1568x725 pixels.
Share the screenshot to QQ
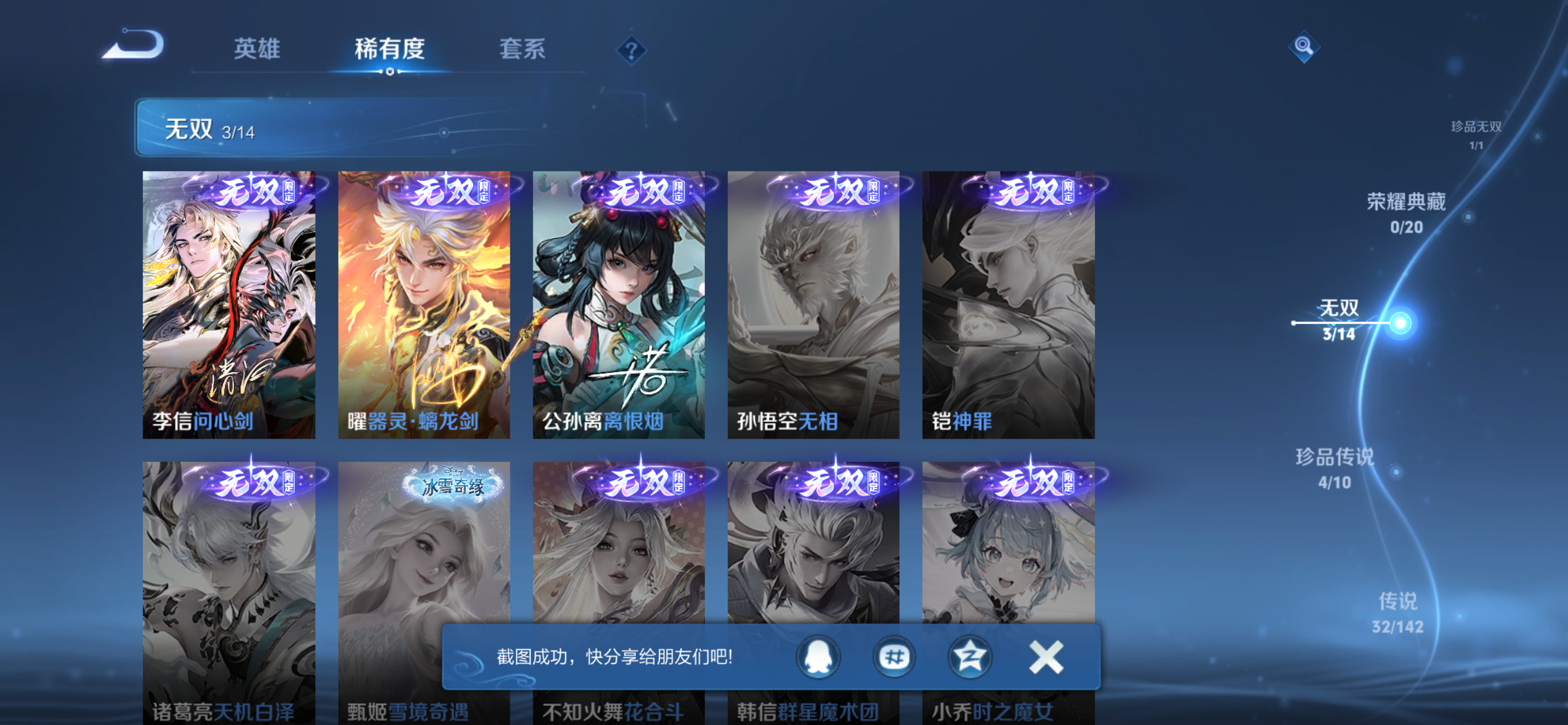(x=817, y=657)
